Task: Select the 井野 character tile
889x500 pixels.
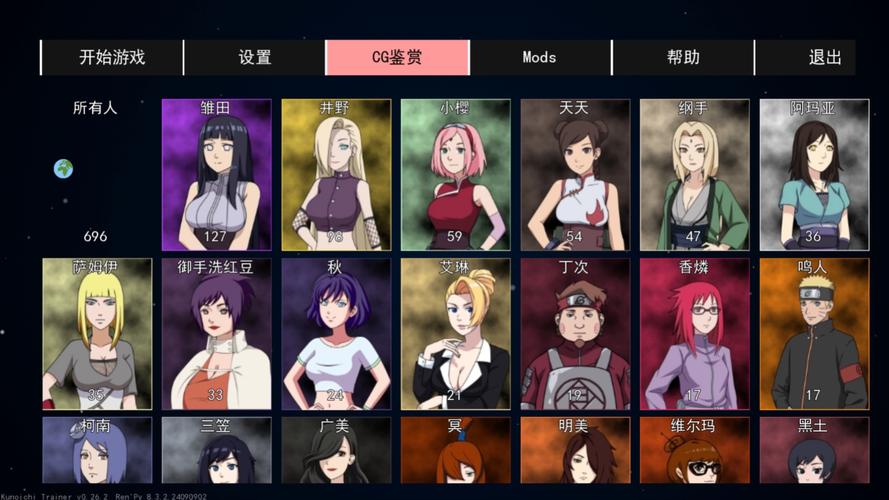Action: 335,174
